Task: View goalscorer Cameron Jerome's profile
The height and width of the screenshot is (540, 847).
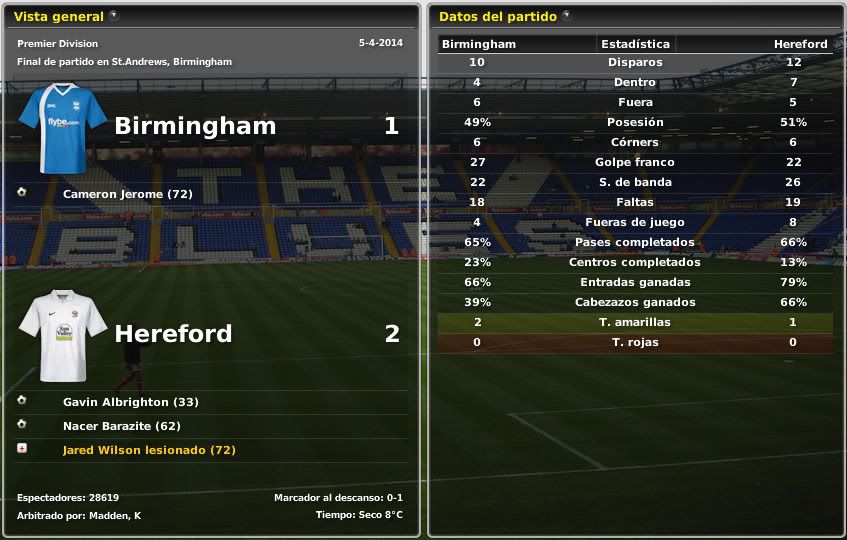Action: 127,193
